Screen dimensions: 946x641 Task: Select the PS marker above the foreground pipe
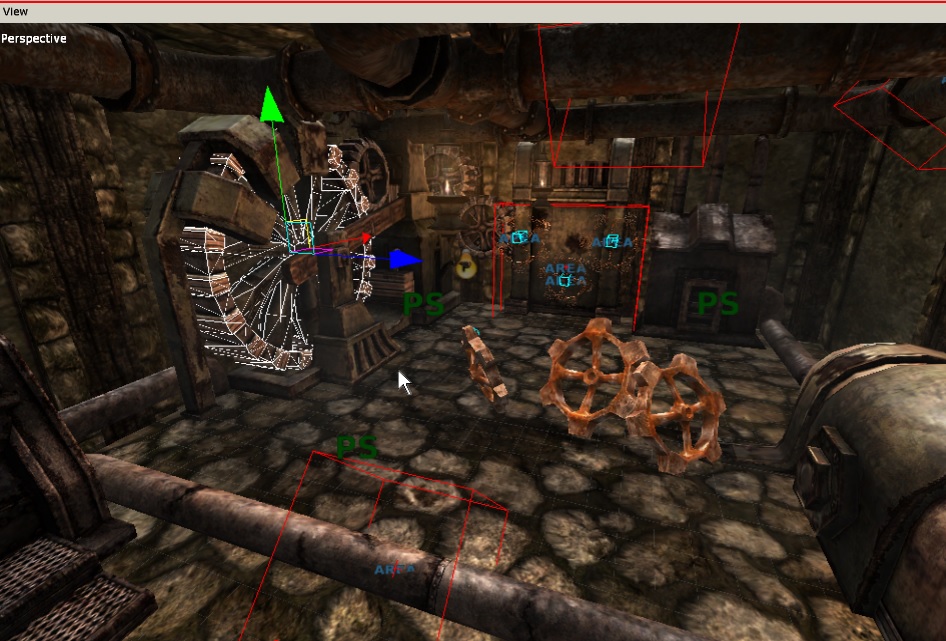coord(357,447)
